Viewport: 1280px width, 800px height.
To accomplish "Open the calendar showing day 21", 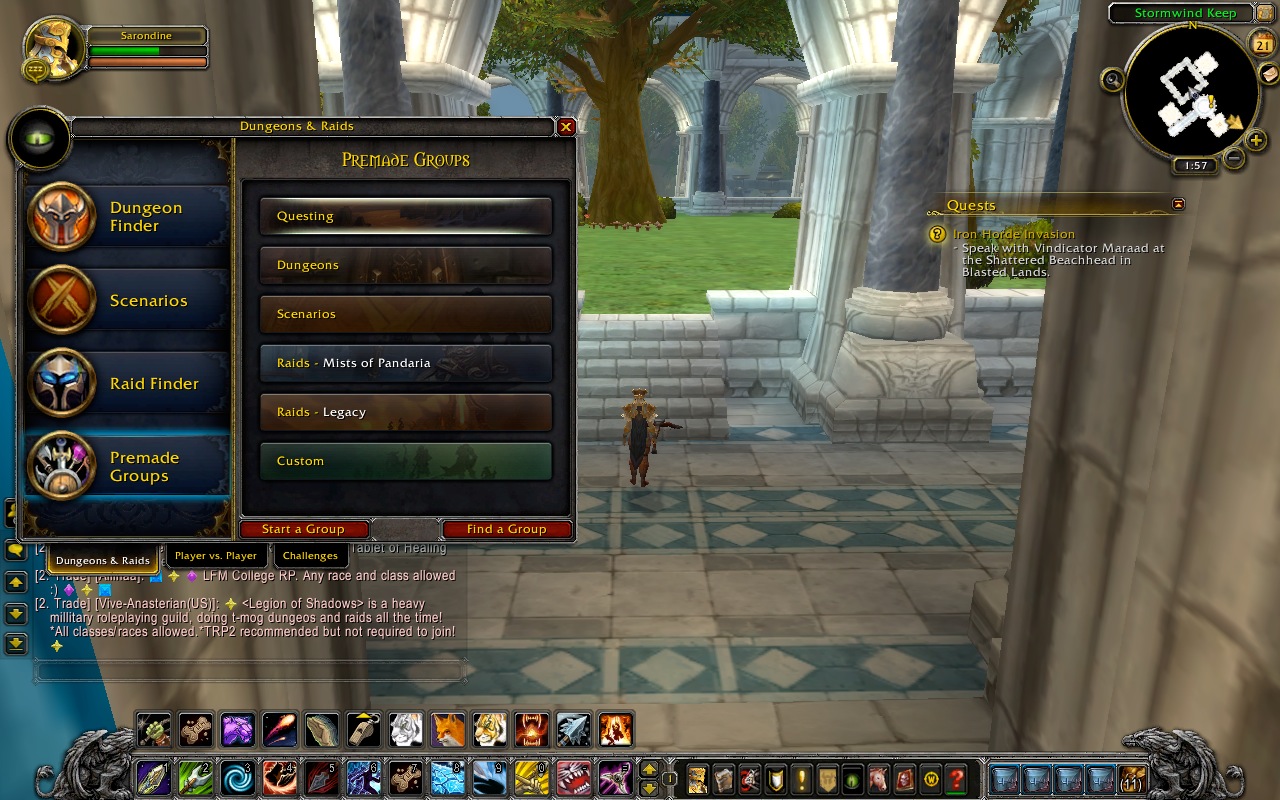I will coord(1262,43).
